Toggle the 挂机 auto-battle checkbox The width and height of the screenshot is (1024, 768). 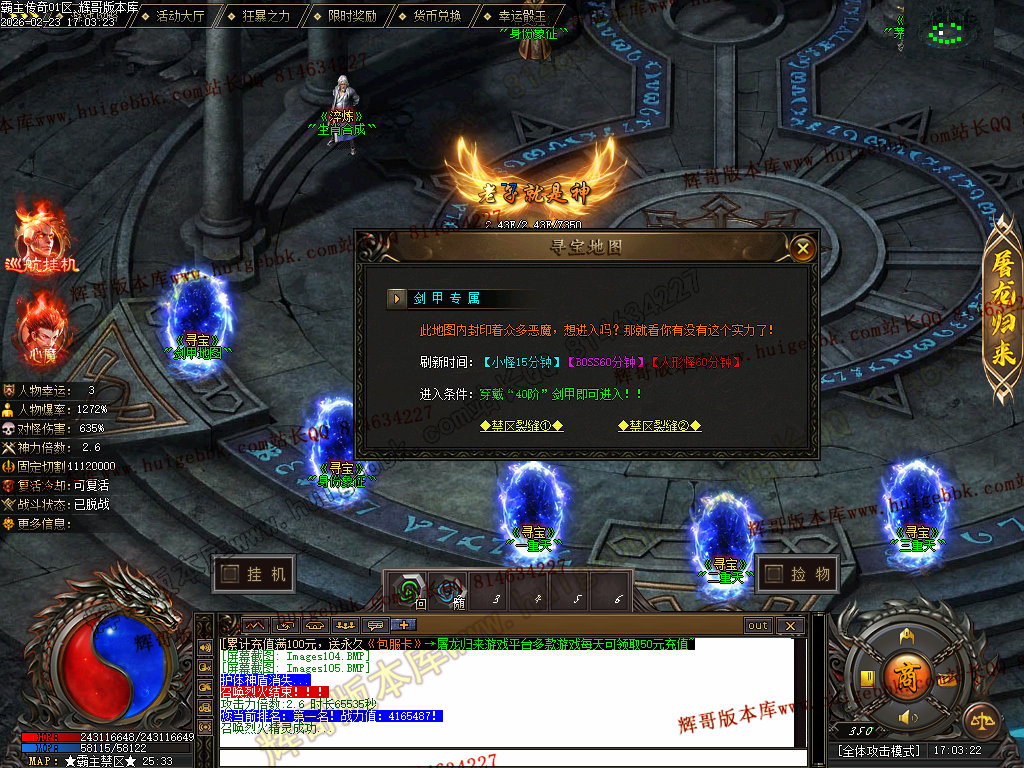pyautogui.click(x=231, y=574)
